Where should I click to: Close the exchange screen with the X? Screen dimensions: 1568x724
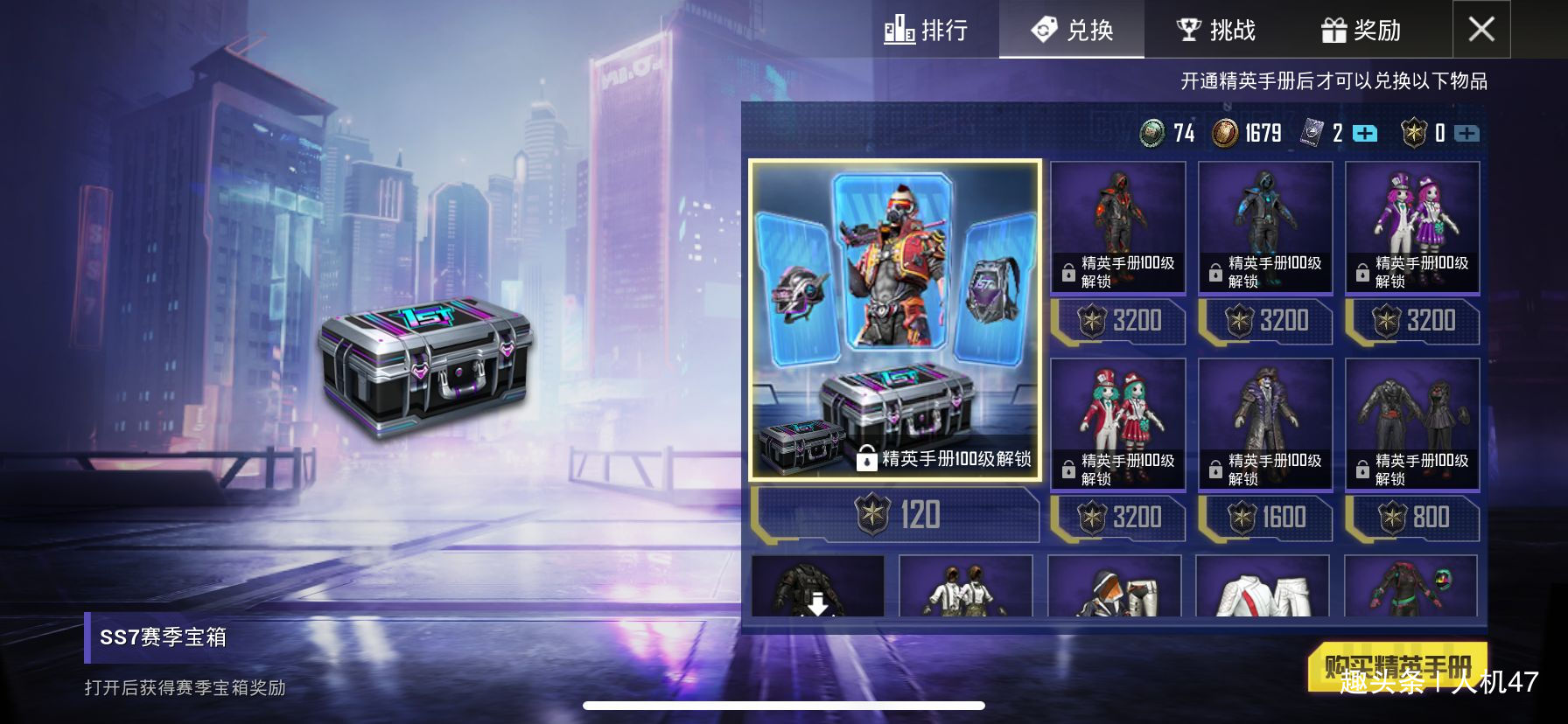1480,30
